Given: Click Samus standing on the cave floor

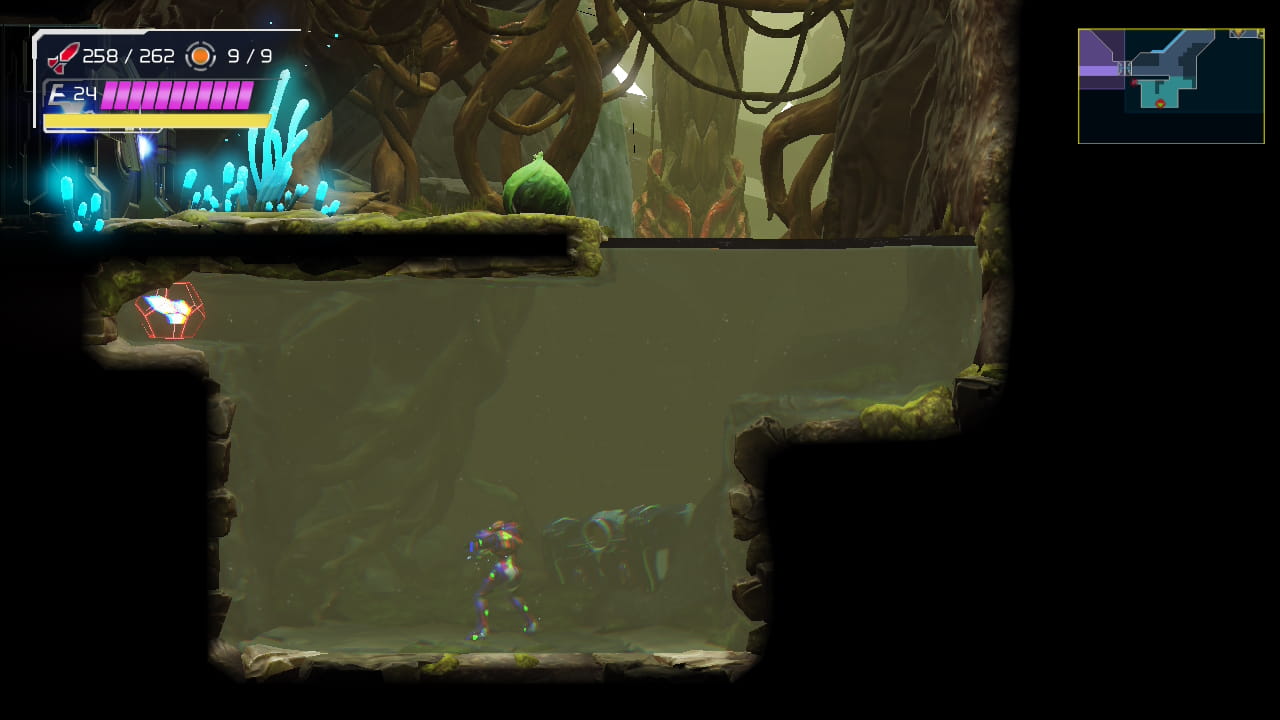Looking at the screenshot, I should point(500,580).
